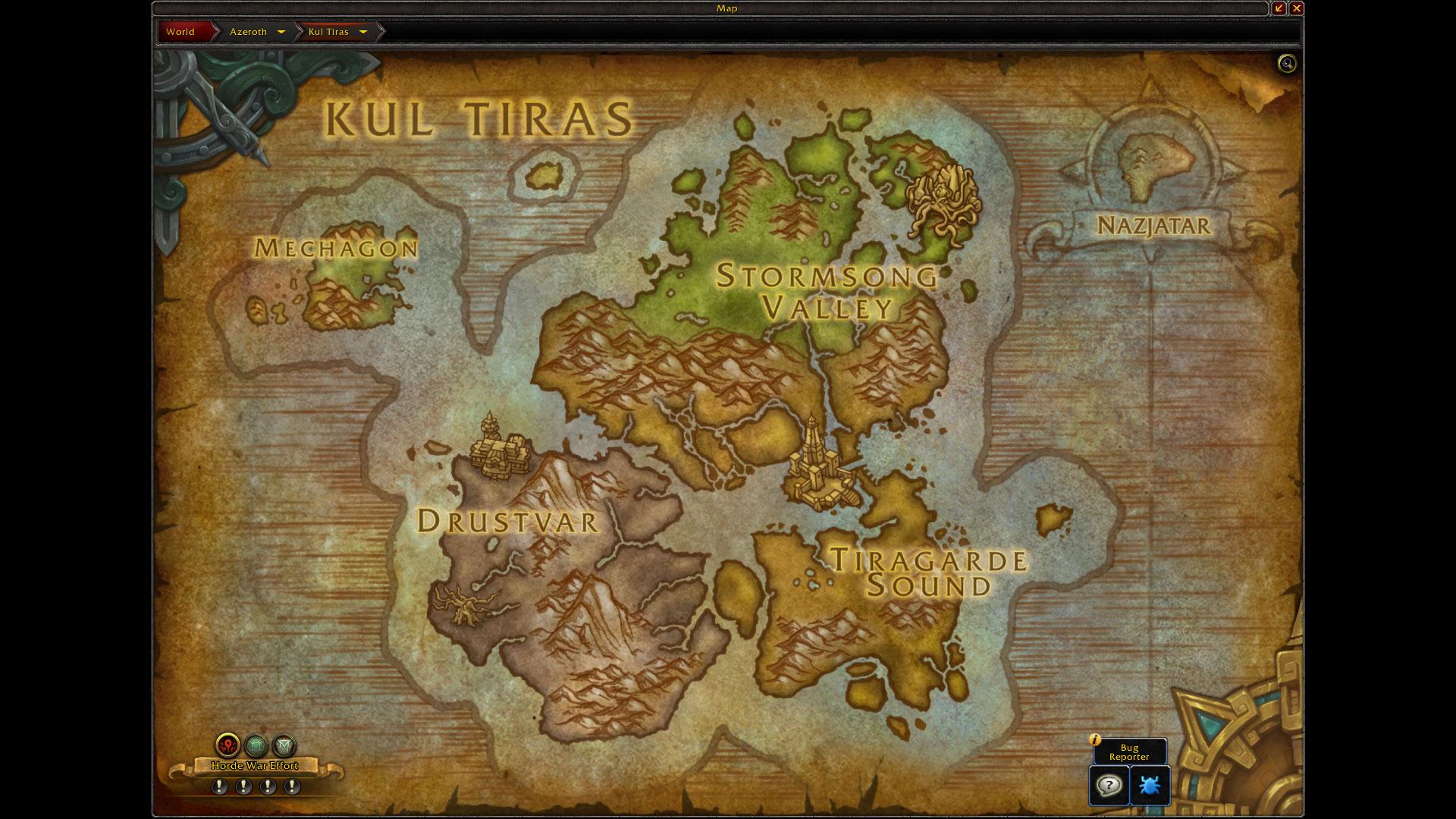The width and height of the screenshot is (1456, 819).
Task: View the Tiragarde Sound zone
Action: [x=929, y=573]
